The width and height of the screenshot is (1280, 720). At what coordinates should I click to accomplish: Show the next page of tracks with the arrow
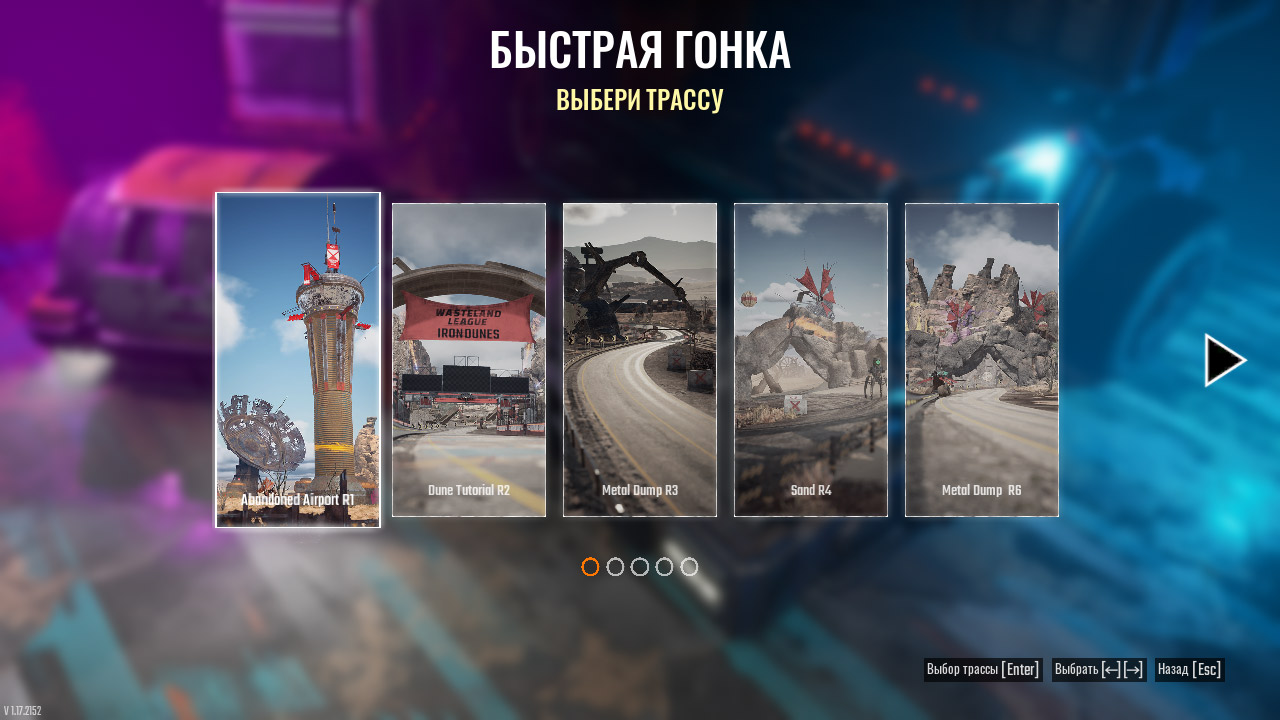point(1225,360)
